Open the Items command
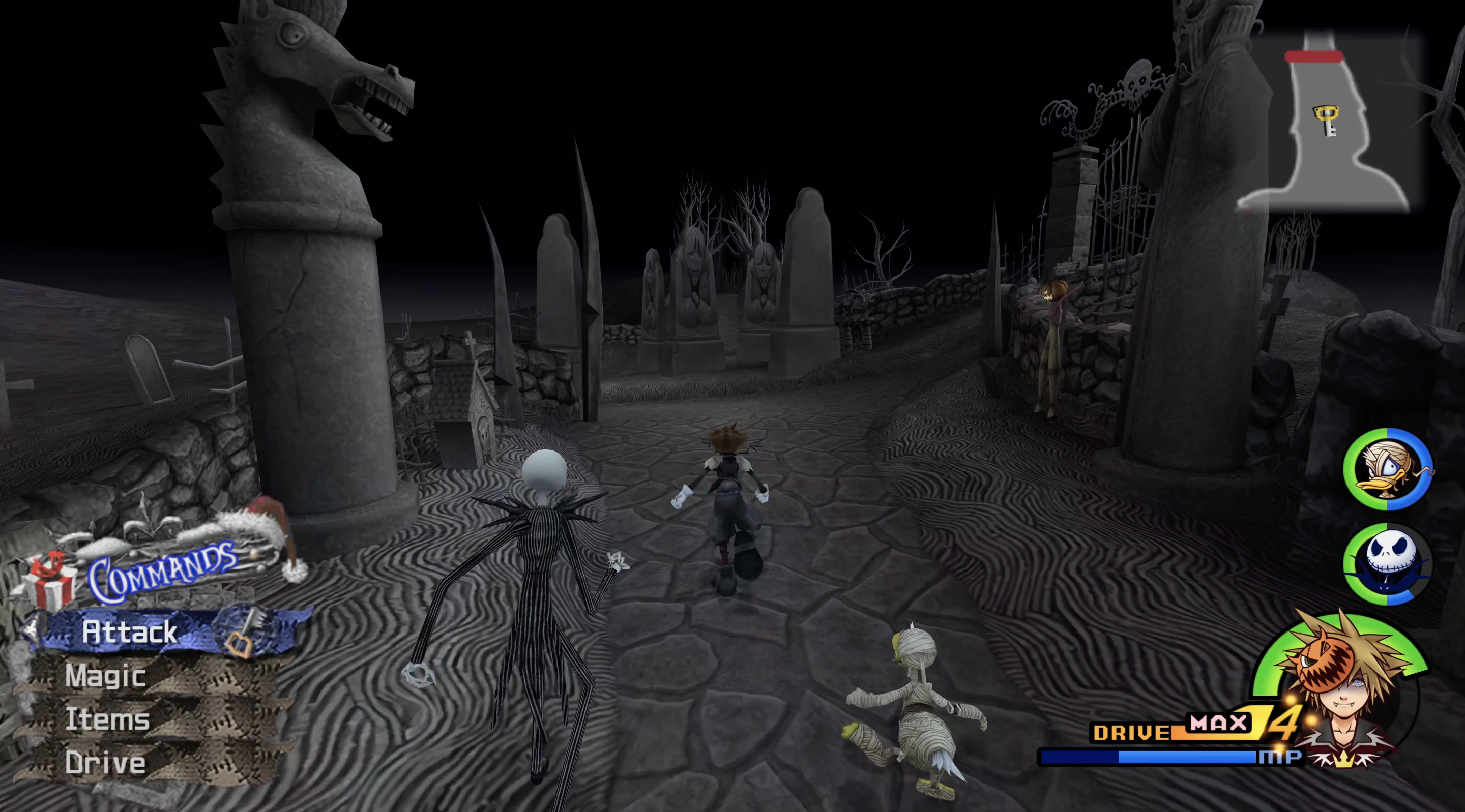Image resolution: width=1465 pixels, height=812 pixels. pos(107,719)
